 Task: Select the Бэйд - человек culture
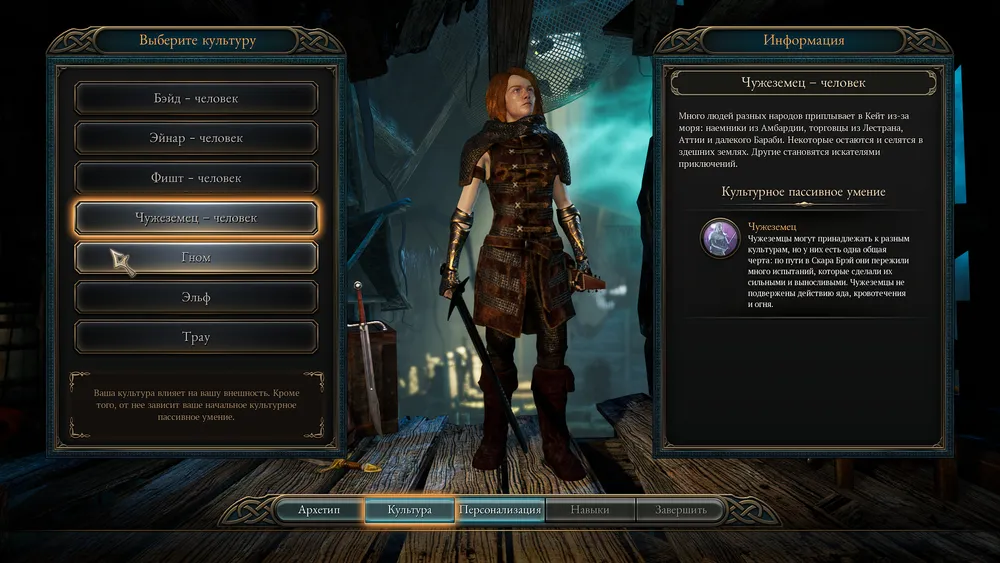pyautogui.click(x=196, y=98)
